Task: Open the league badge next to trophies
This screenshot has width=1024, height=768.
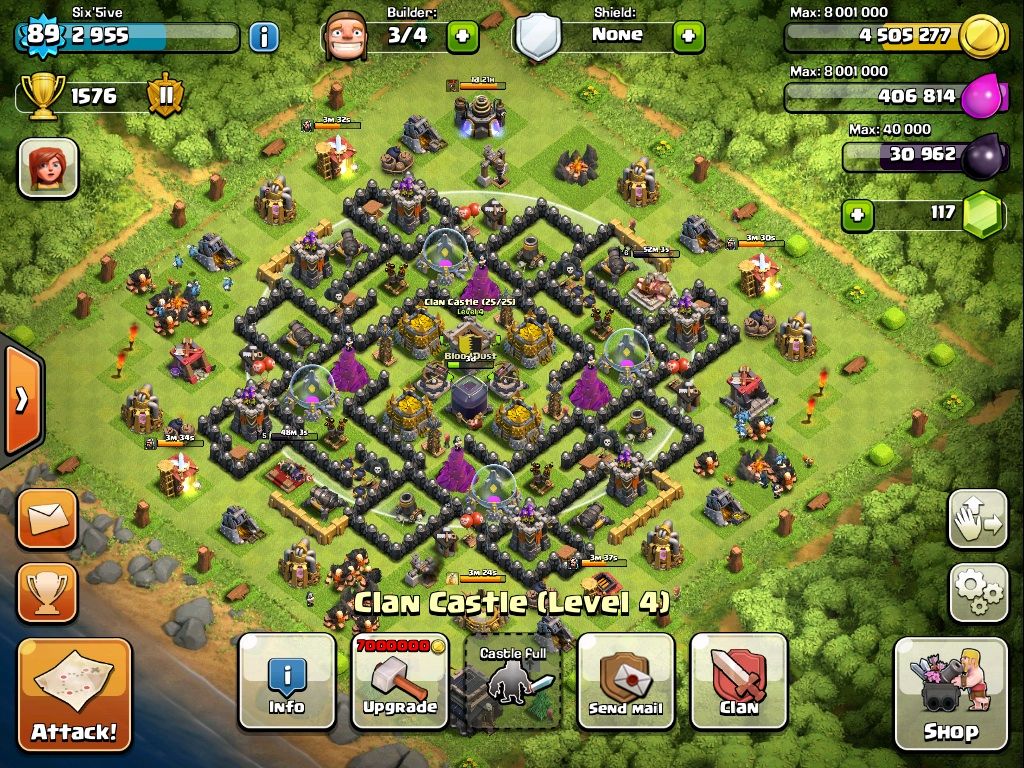Action: click(x=165, y=96)
